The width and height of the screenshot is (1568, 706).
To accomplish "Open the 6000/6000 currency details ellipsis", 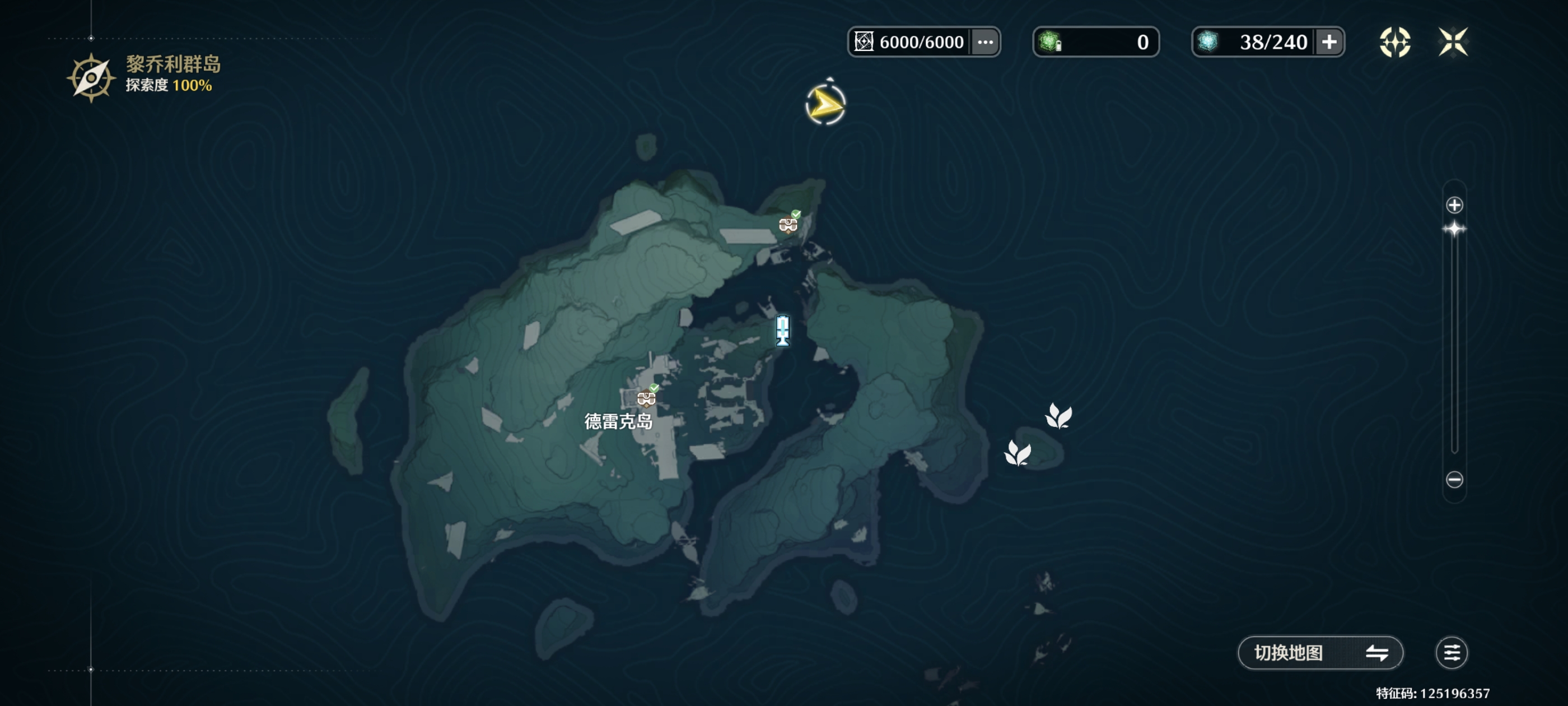I will 985,42.
